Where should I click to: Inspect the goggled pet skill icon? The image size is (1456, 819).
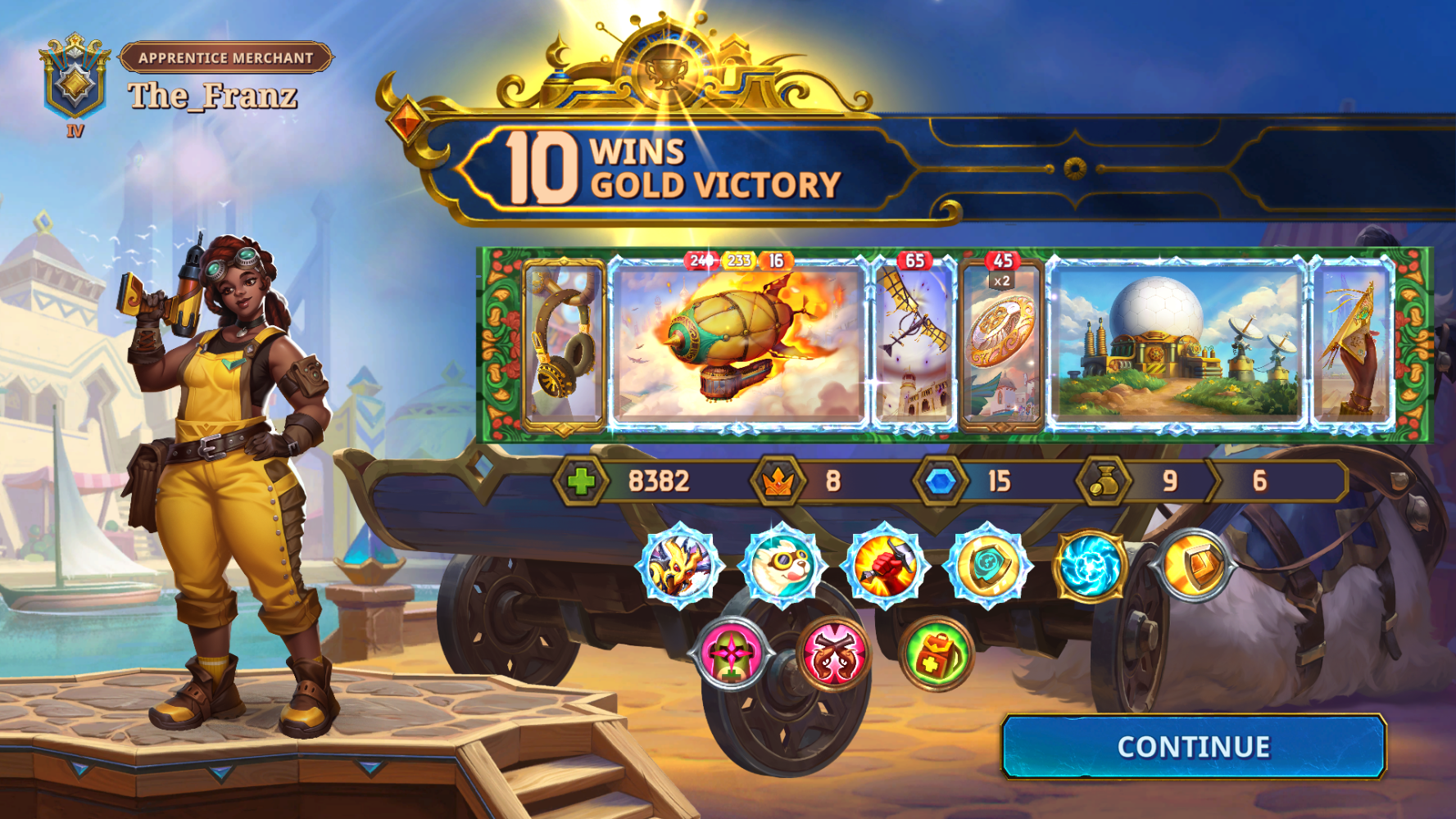781,564
